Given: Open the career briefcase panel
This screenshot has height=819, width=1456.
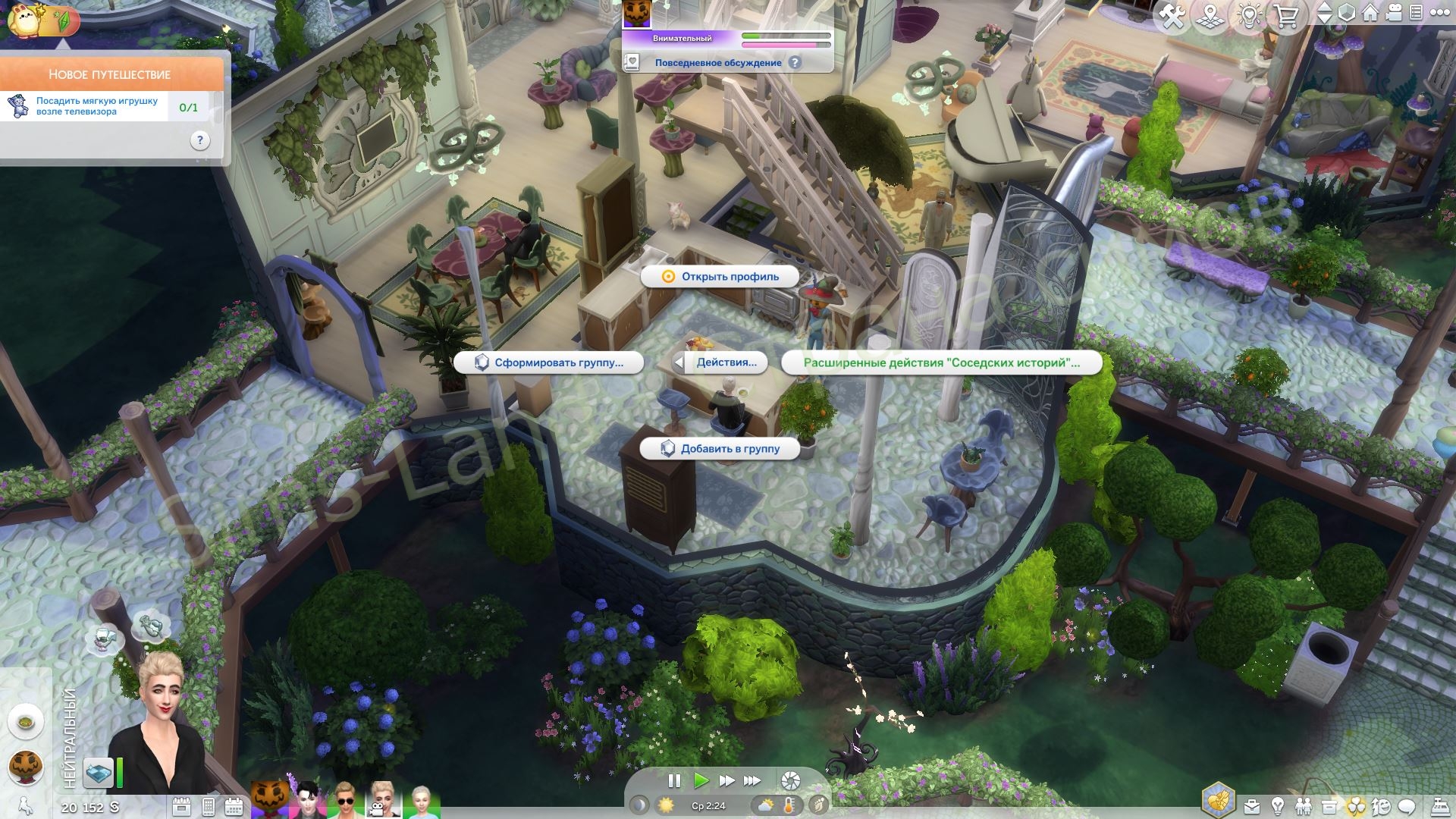Looking at the screenshot, I should pyautogui.click(x=1252, y=806).
